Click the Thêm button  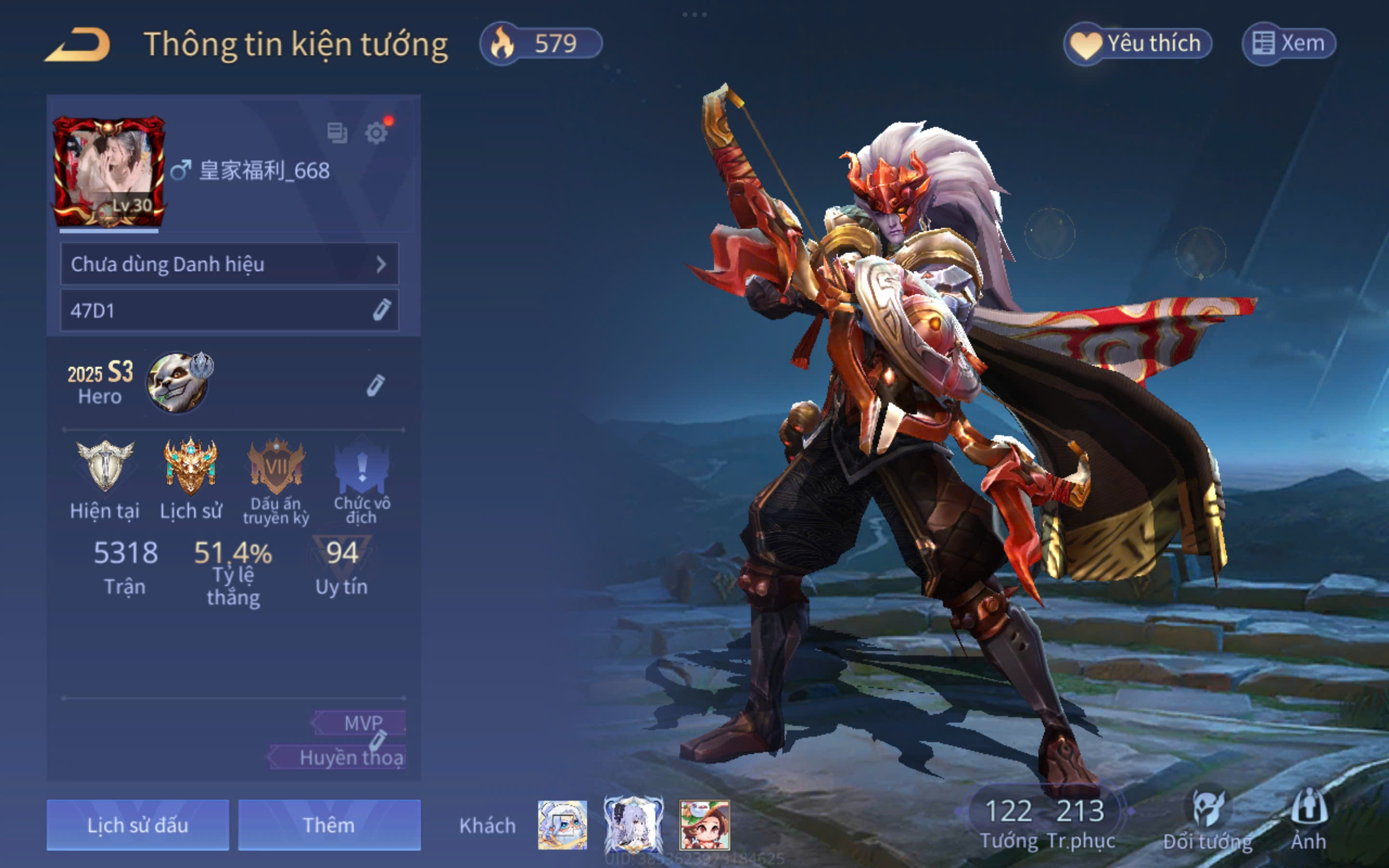pos(329,825)
